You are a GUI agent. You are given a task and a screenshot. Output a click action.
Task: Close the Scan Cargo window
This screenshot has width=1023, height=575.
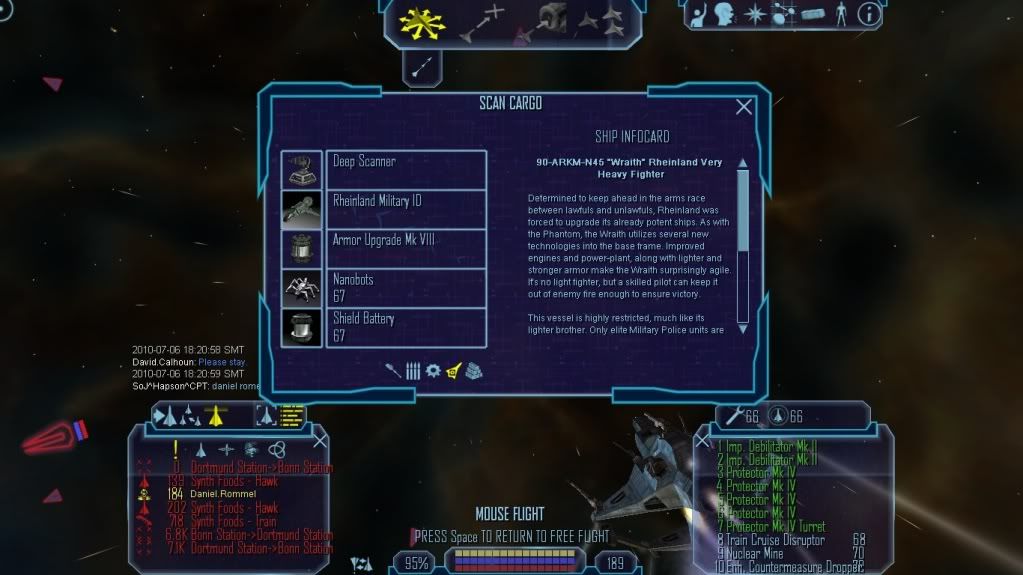click(743, 107)
